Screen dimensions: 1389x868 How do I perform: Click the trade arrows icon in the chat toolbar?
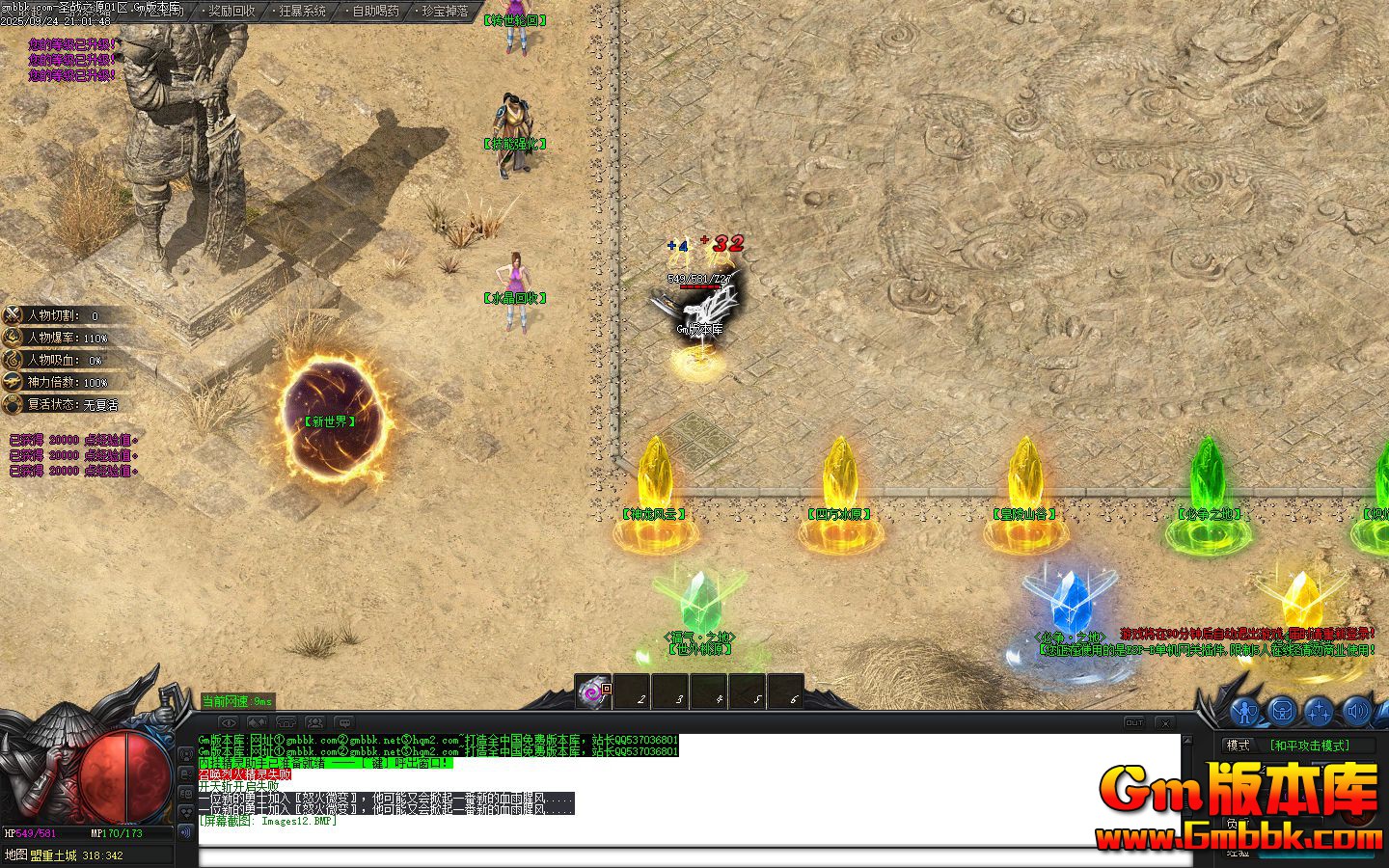pos(257,721)
